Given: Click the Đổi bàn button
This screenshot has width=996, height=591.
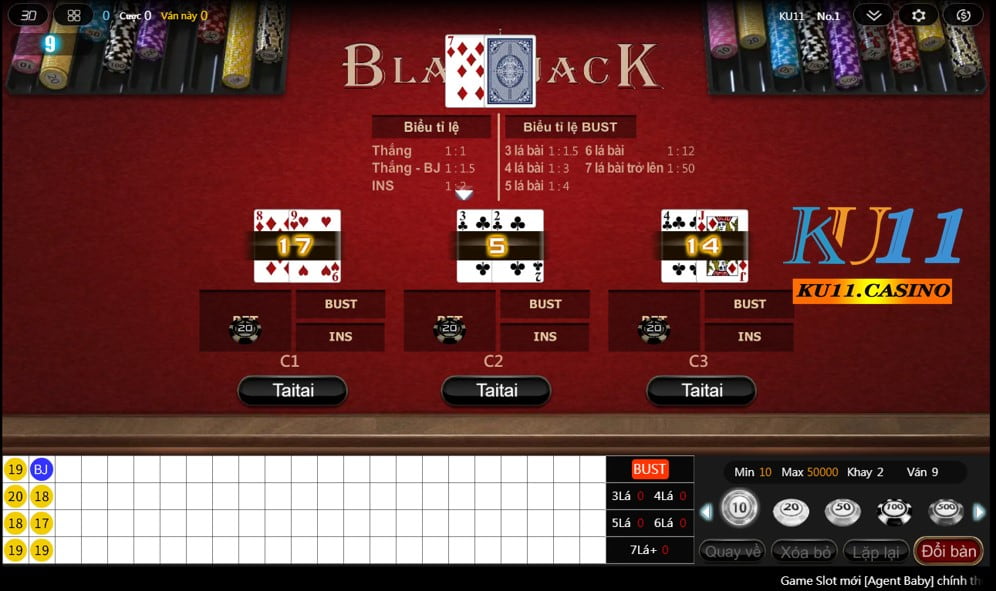Looking at the screenshot, I should coord(948,551).
